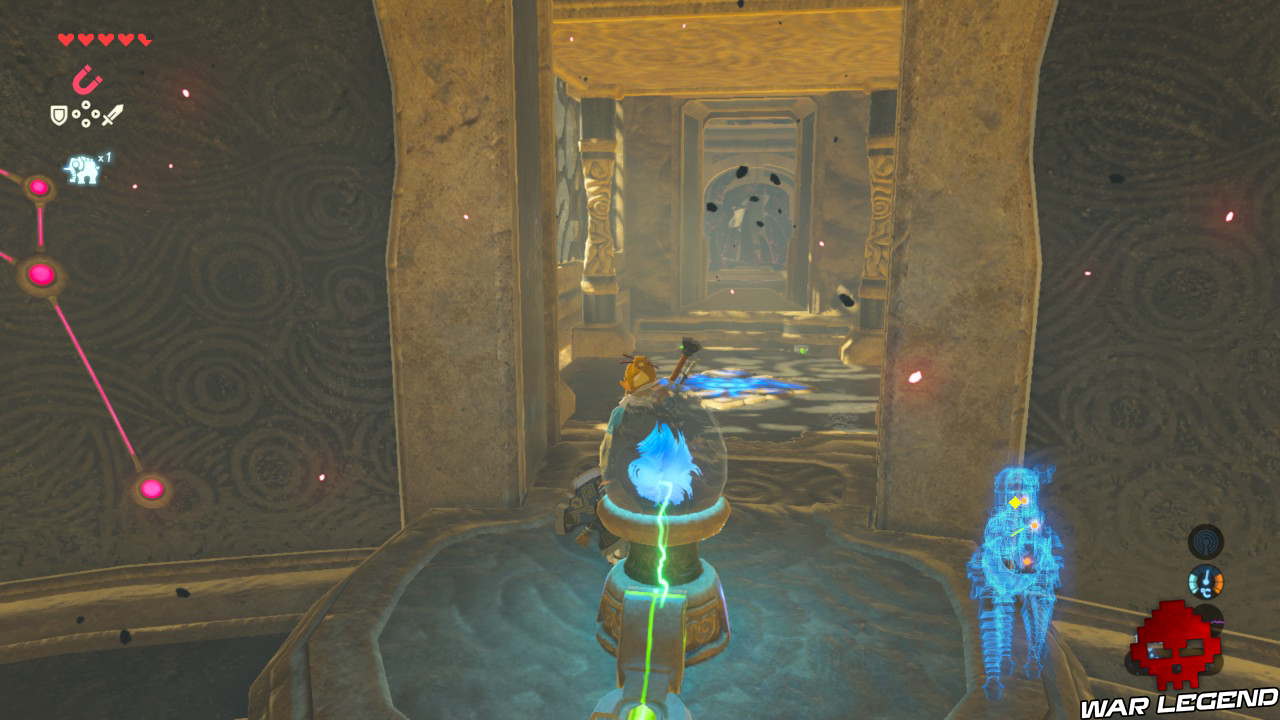
Task: Toggle the up arrow on the d-pad cluster
Action: 86,105
